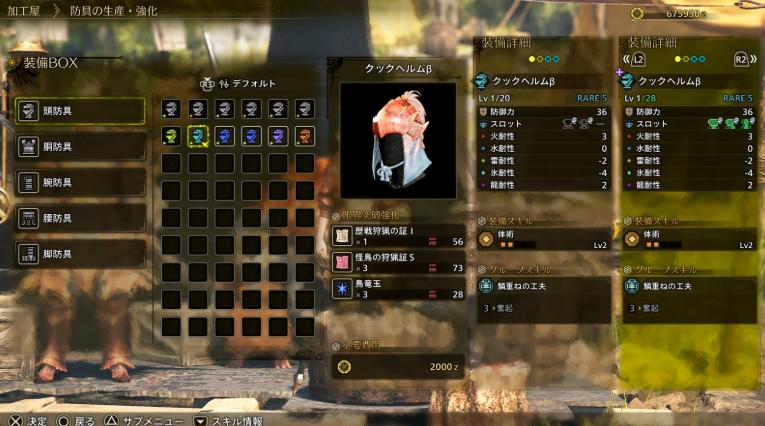Pick the orange helmet in the equipment box

(304, 136)
